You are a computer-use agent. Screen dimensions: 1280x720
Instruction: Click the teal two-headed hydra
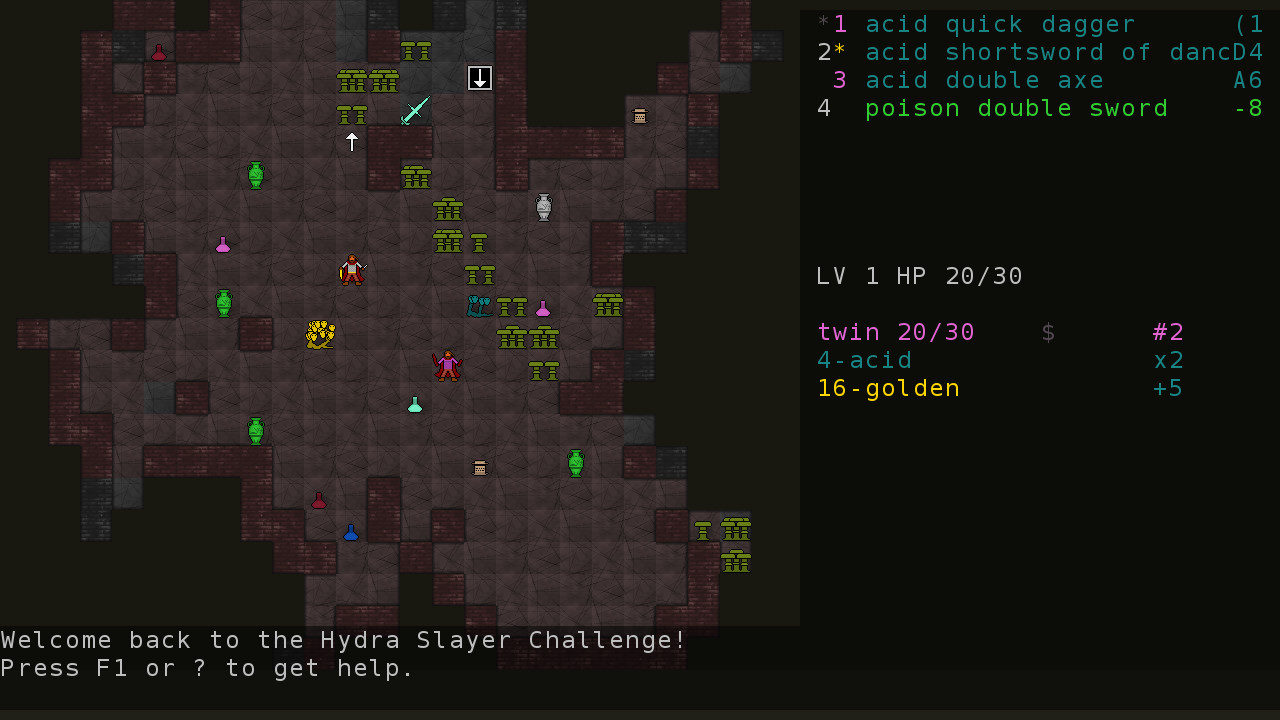pyautogui.click(x=478, y=307)
